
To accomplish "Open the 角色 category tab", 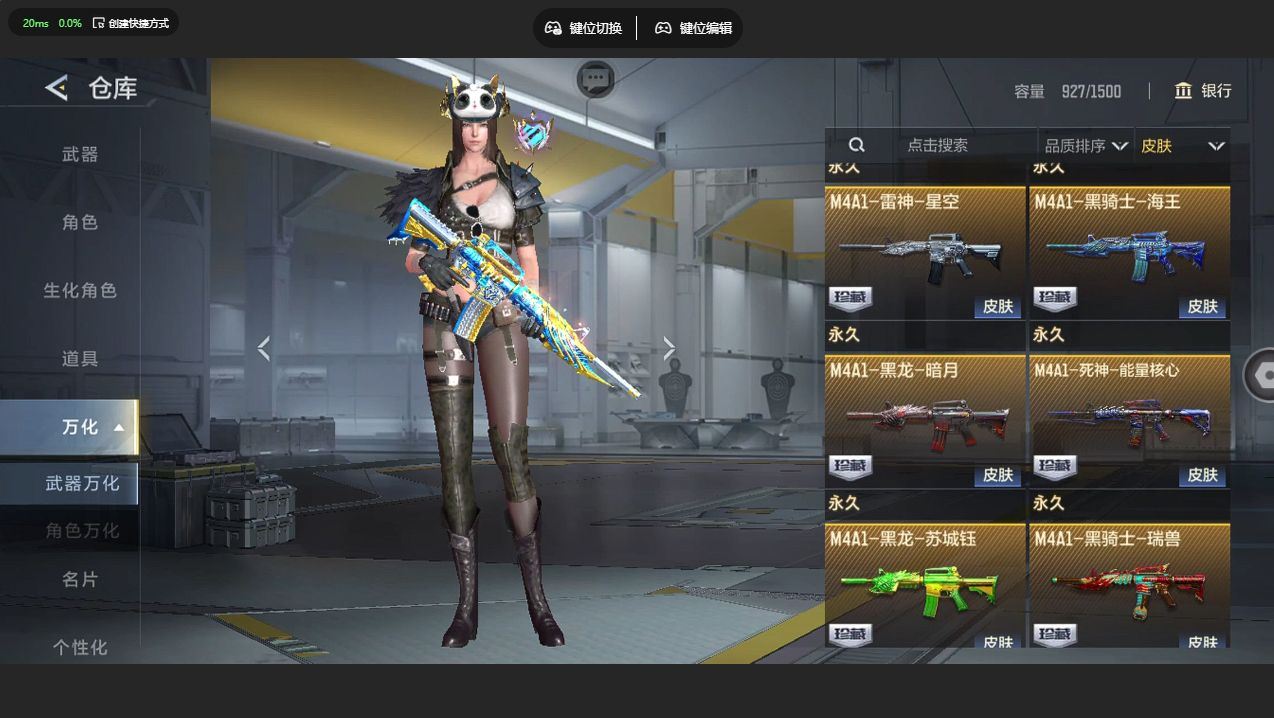I will coord(80,222).
